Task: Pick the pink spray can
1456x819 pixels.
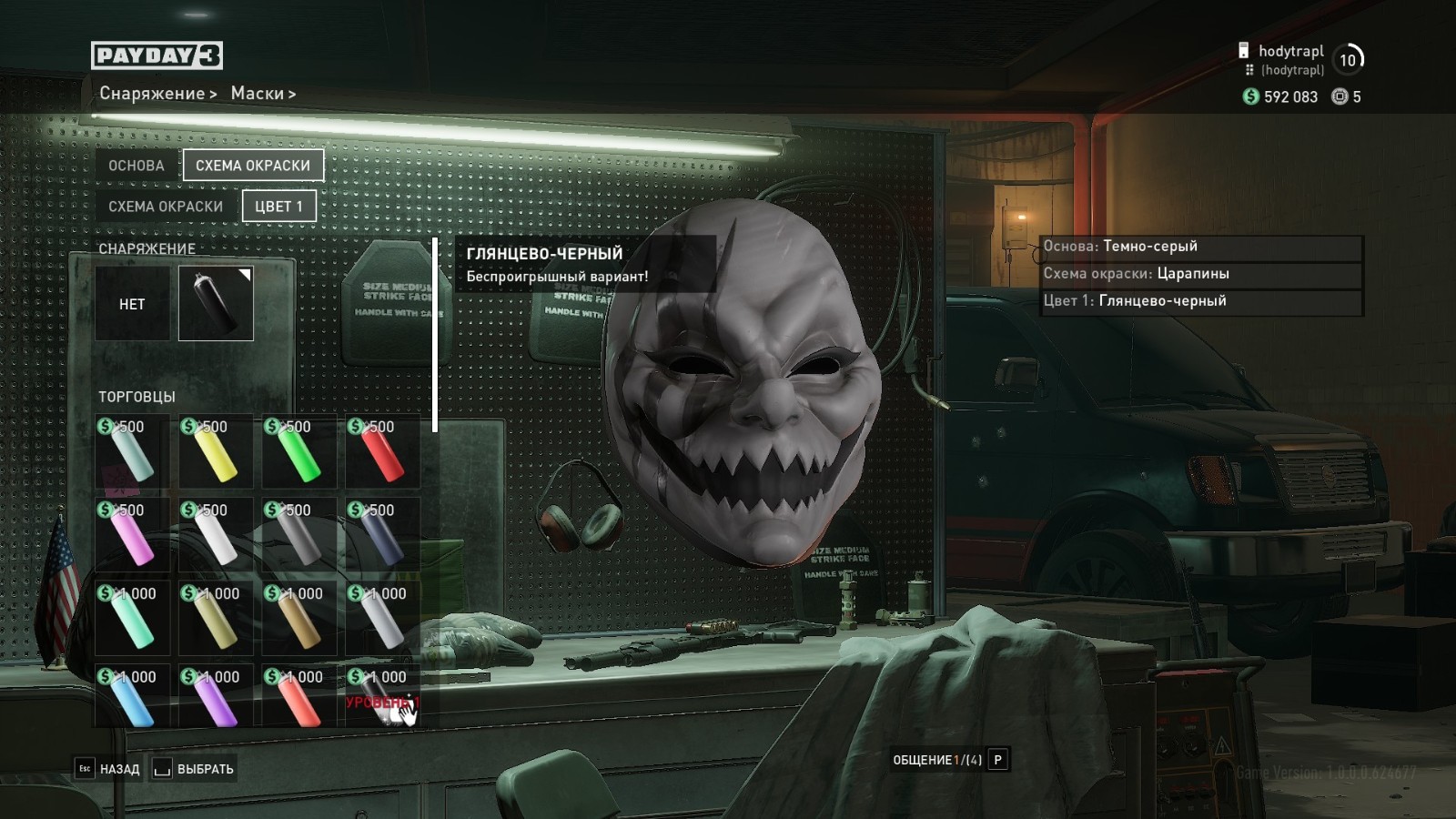Action: (132, 536)
